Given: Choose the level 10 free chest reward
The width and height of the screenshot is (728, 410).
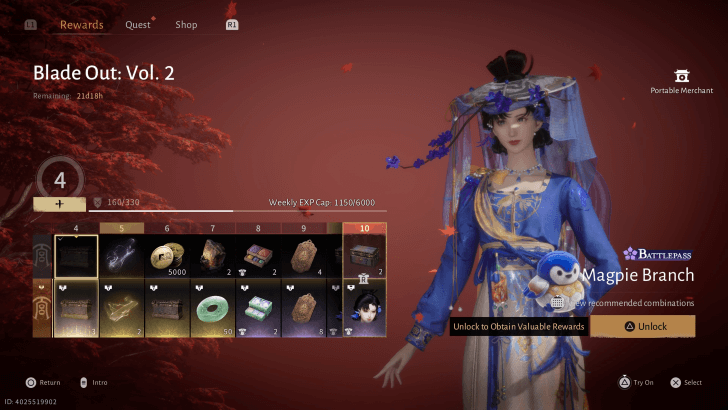Looking at the screenshot, I should tap(364, 257).
